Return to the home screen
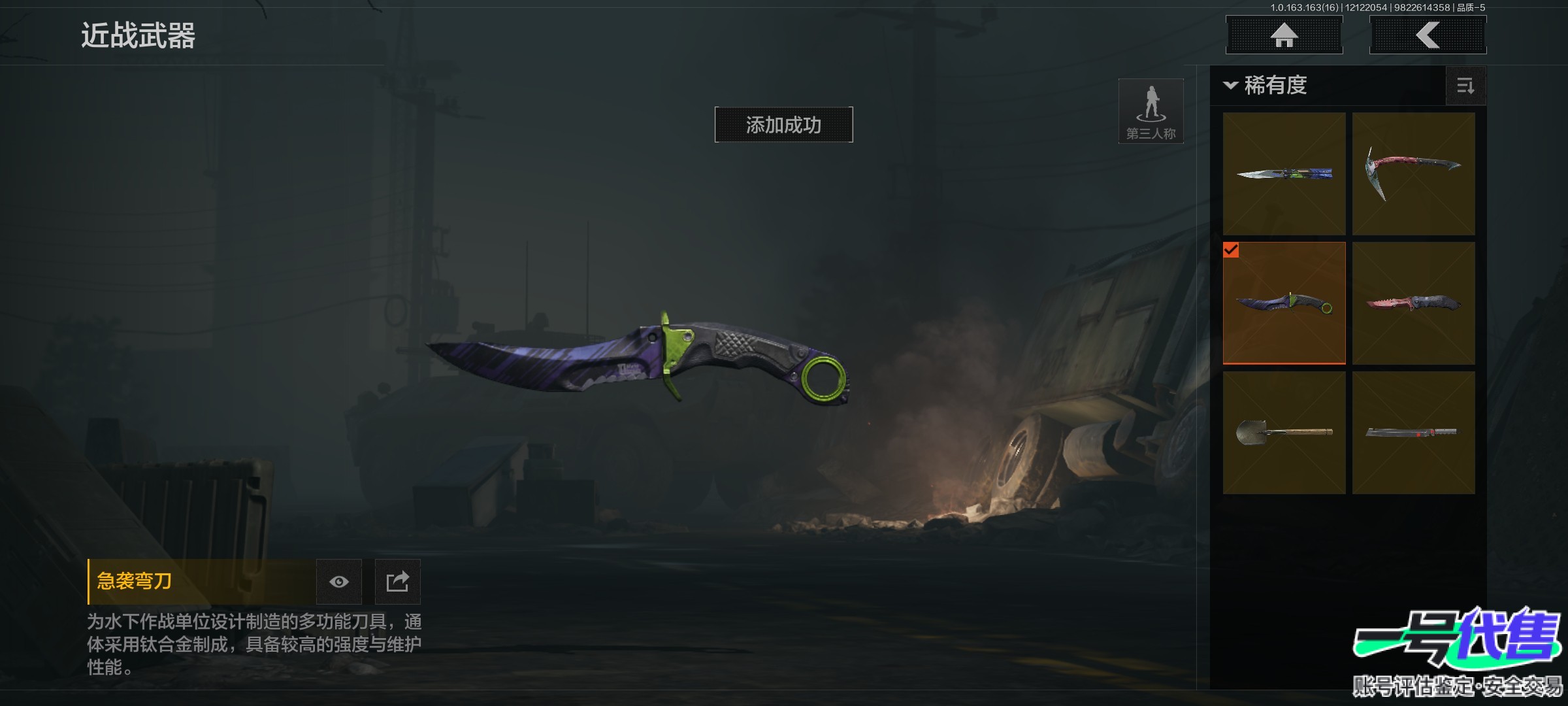Image resolution: width=1568 pixels, height=706 pixels. point(1284,35)
